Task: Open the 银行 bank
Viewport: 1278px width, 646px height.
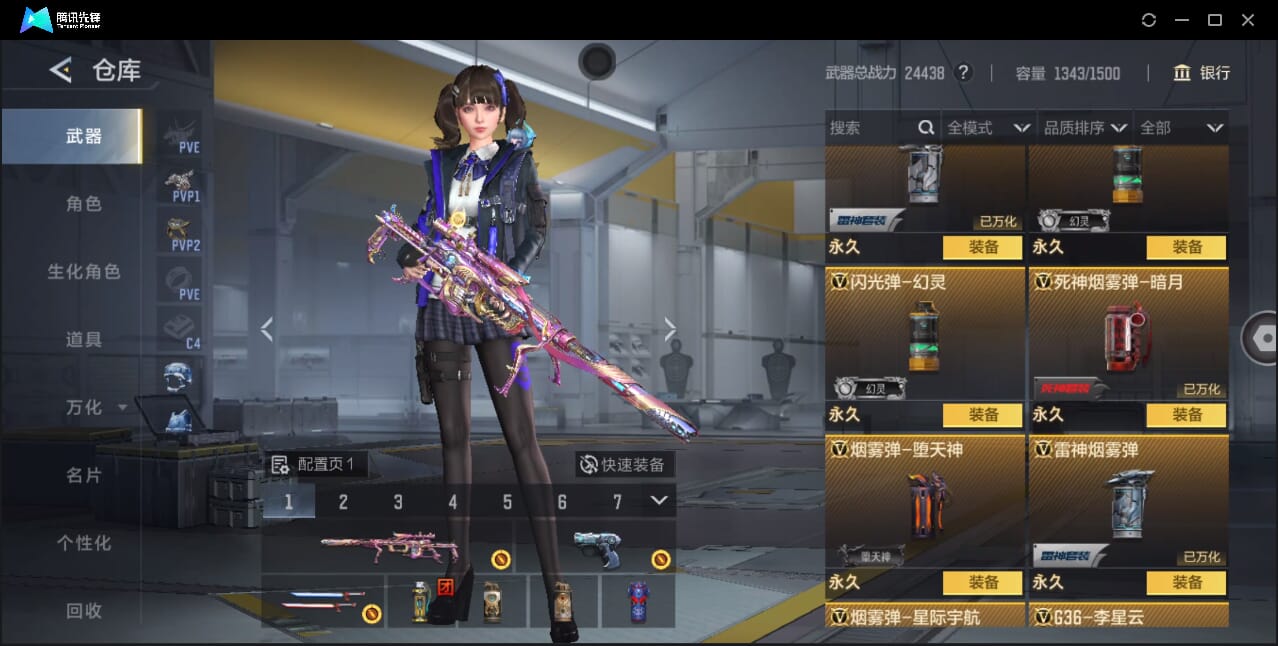Action: (1202, 73)
